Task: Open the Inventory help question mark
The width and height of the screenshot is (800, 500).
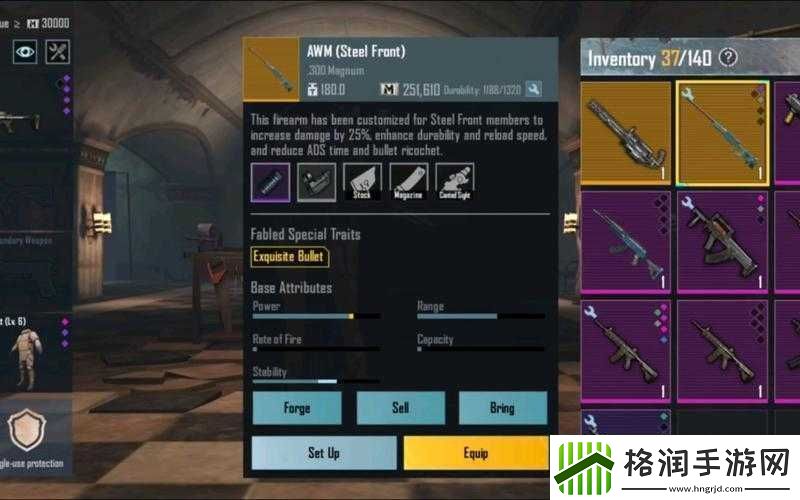Action: (x=728, y=57)
